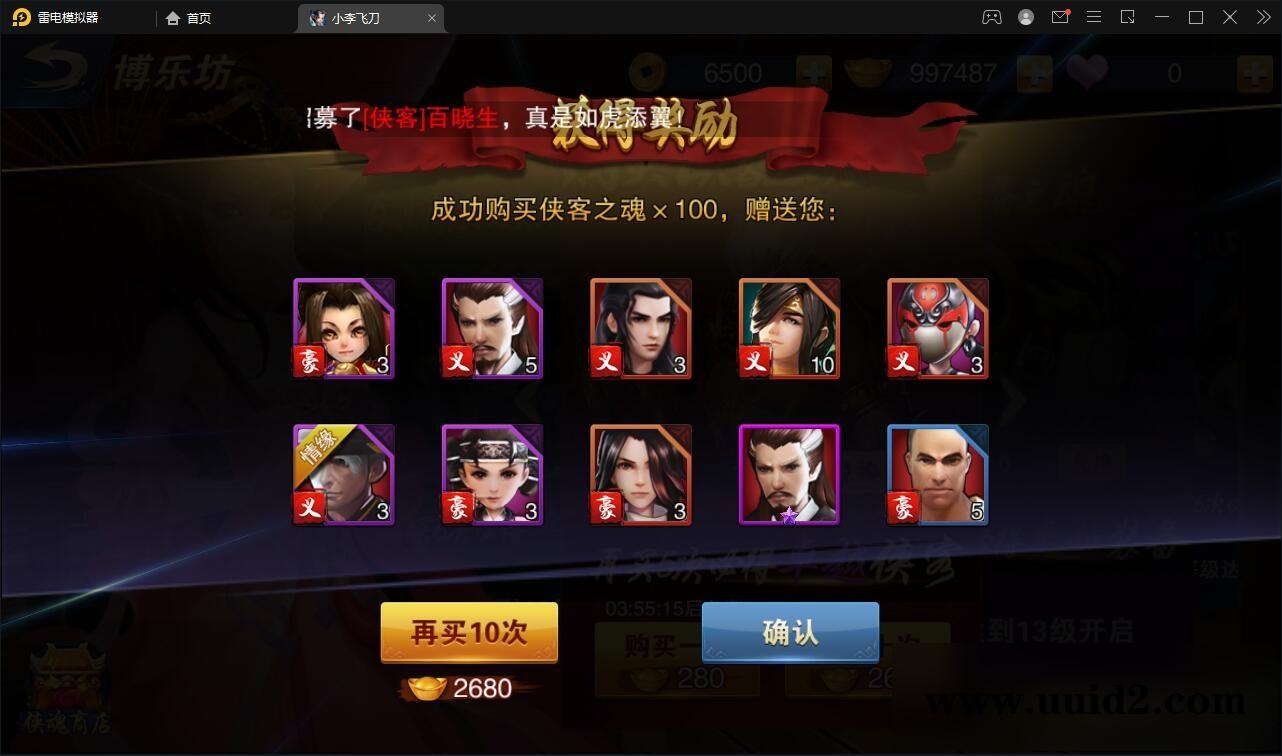Open the LDPlayer gamepad controls icon
This screenshot has width=1282, height=756.
(991, 17)
